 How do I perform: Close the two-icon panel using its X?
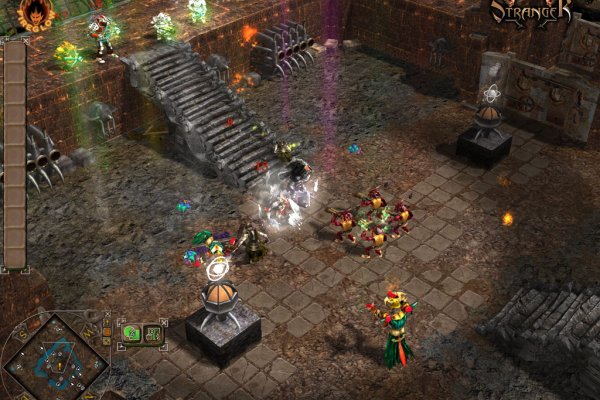(x=163, y=321)
